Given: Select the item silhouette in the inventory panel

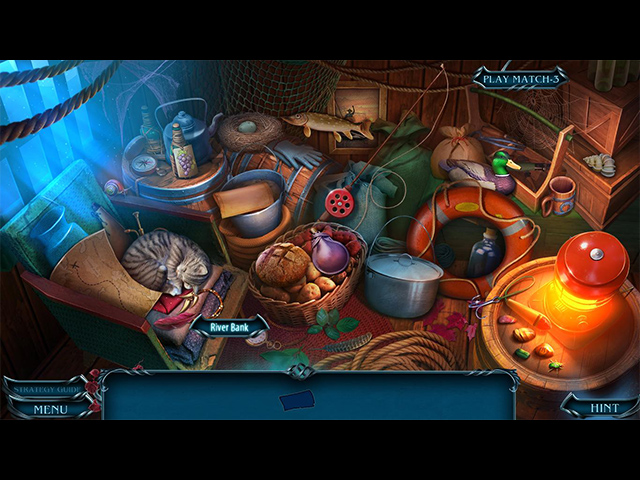Looking at the screenshot, I should [296, 401].
